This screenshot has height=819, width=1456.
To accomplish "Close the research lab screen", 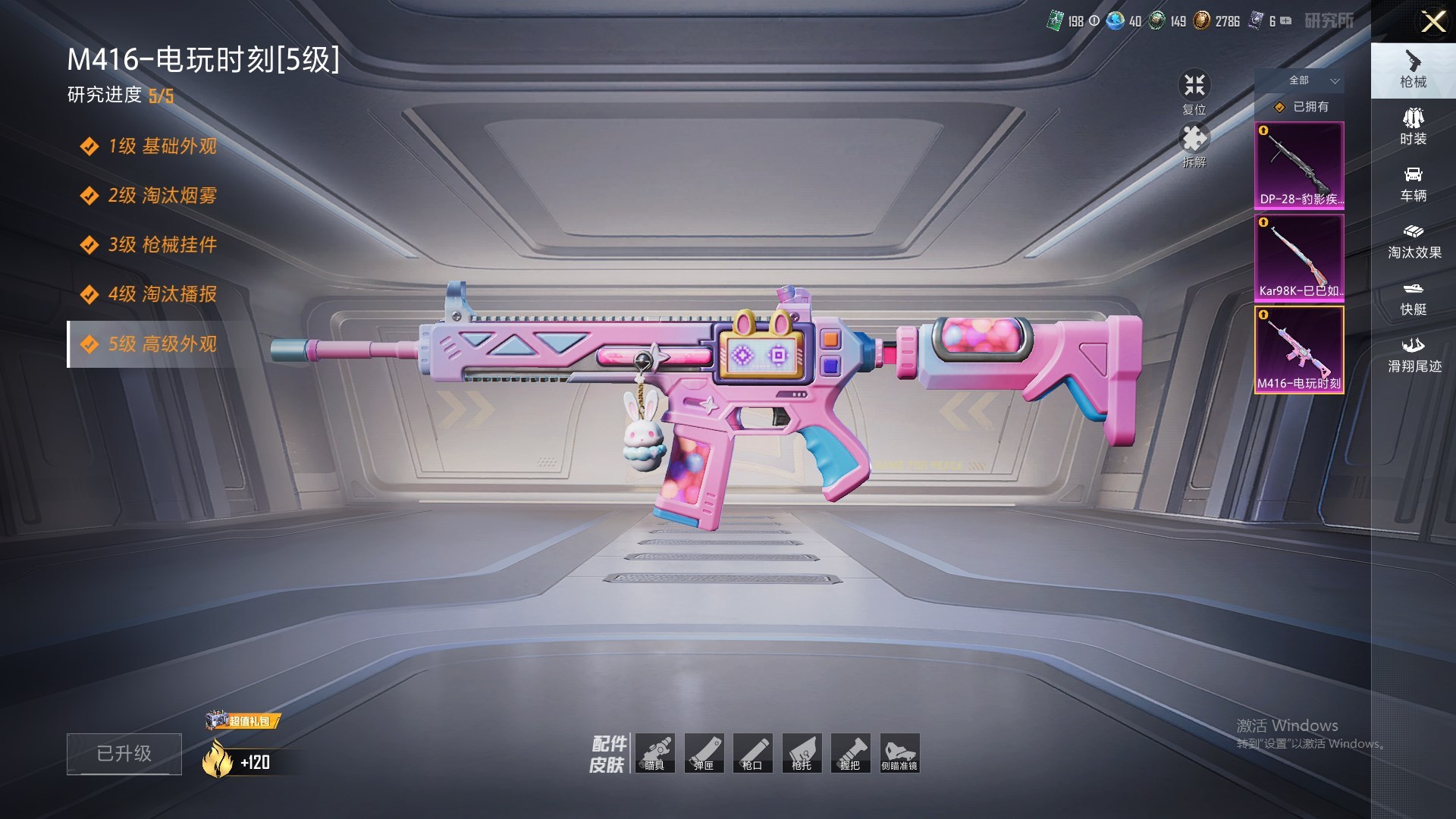I will [1432, 21].
